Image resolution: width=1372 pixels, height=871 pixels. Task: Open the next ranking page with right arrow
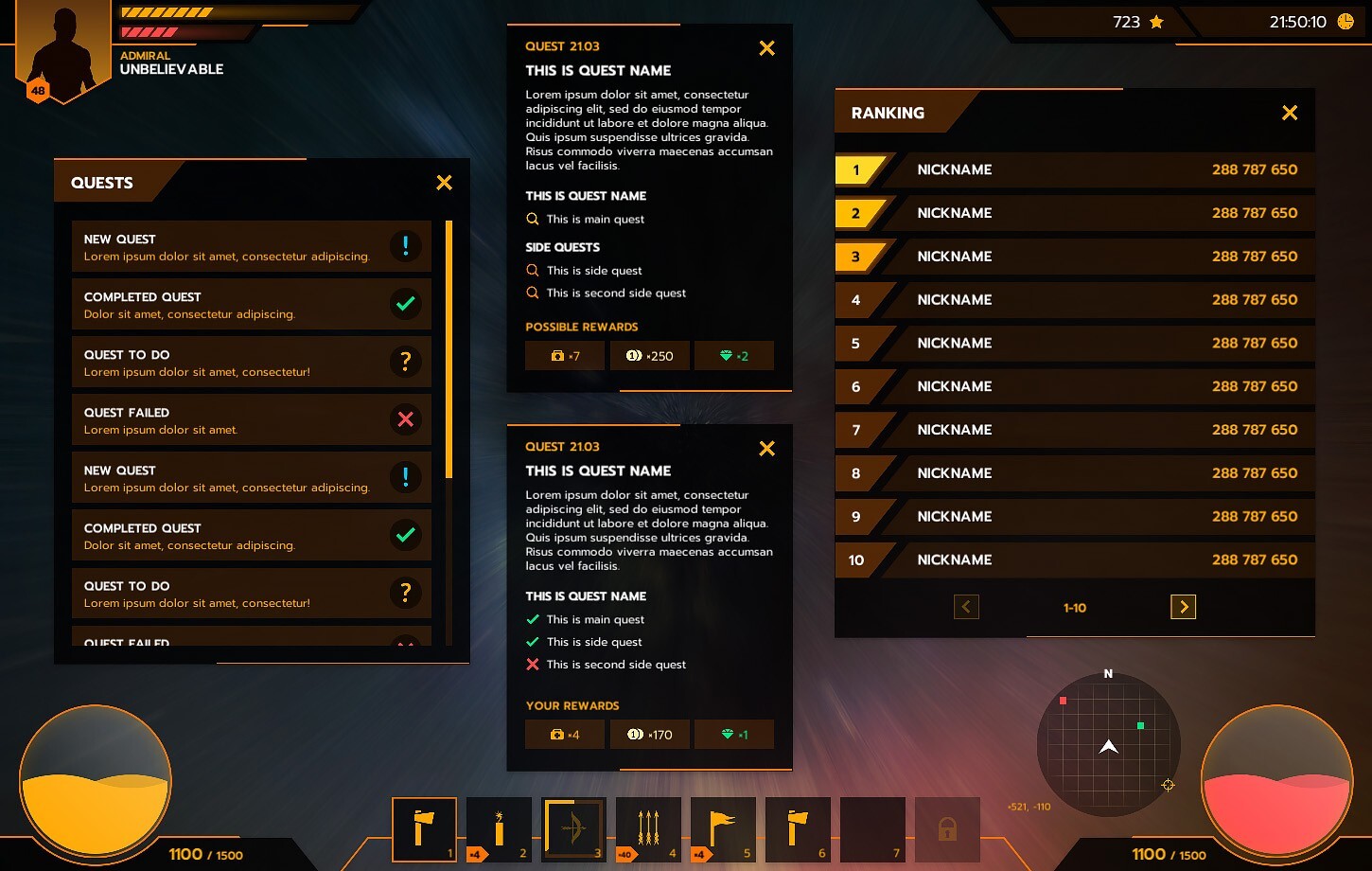[x=1183, y=607]
